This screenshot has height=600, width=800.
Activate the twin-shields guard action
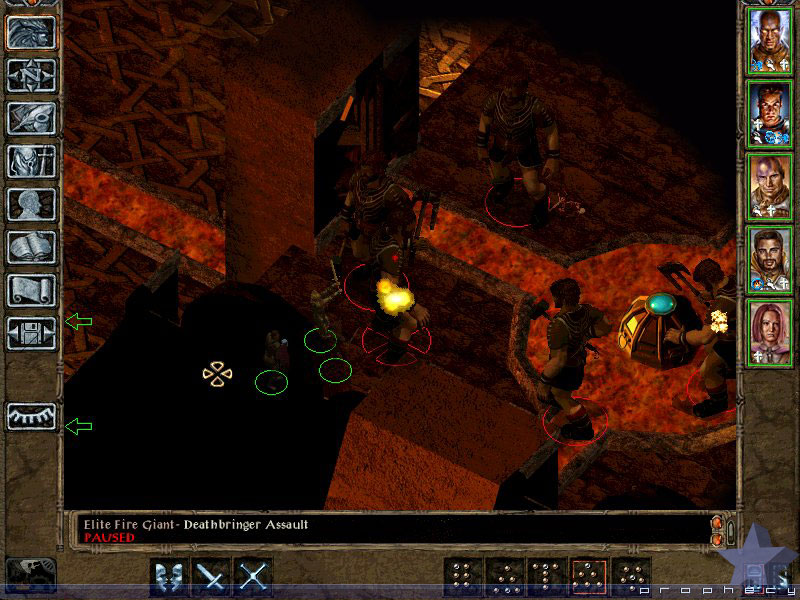tap(169, 578)
